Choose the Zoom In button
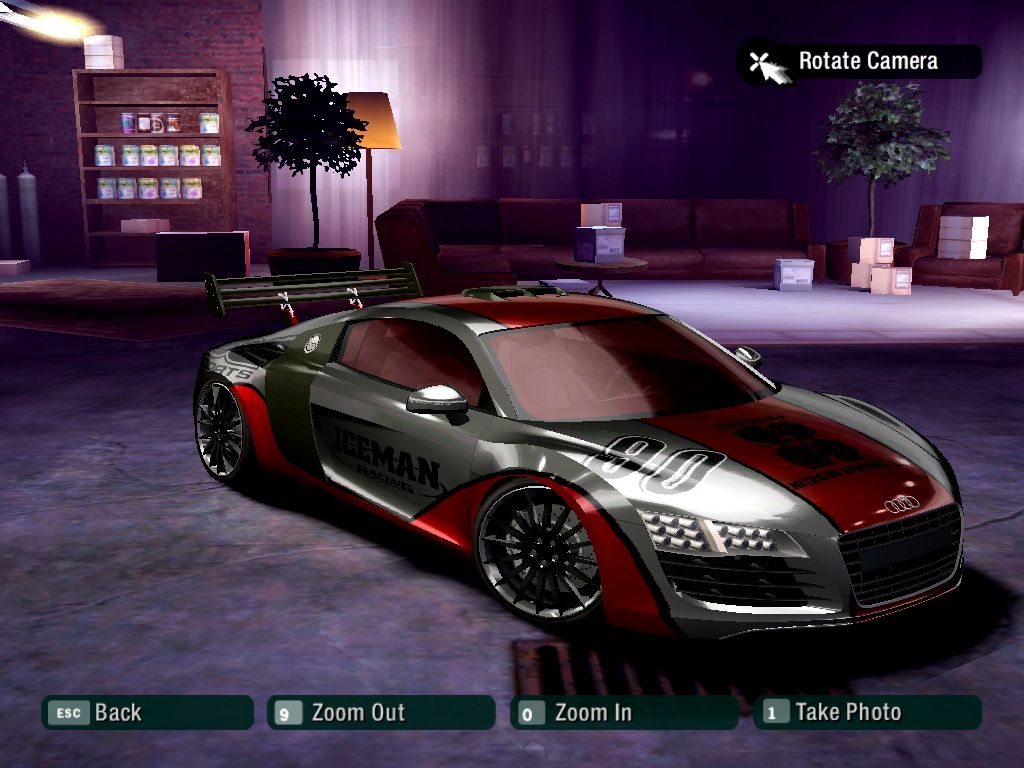The height and width of the screenshot is (768, 1024). [x=623, y=713]
